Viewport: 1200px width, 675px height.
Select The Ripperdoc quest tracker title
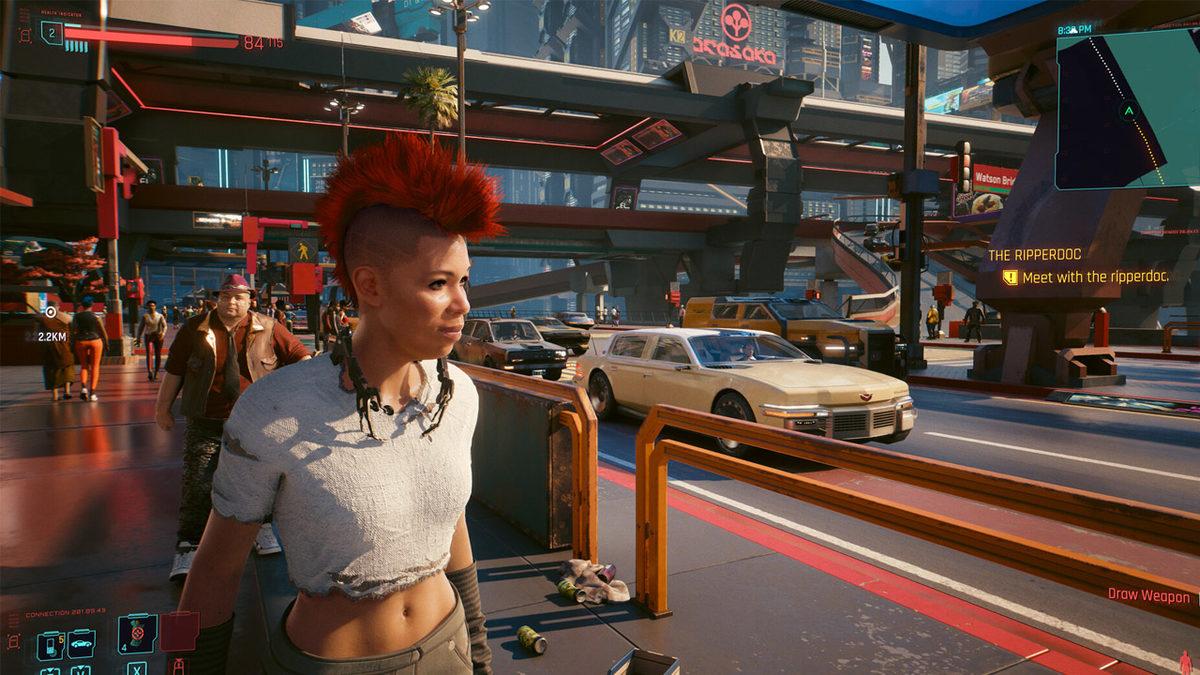click(x=1034, y=255)
